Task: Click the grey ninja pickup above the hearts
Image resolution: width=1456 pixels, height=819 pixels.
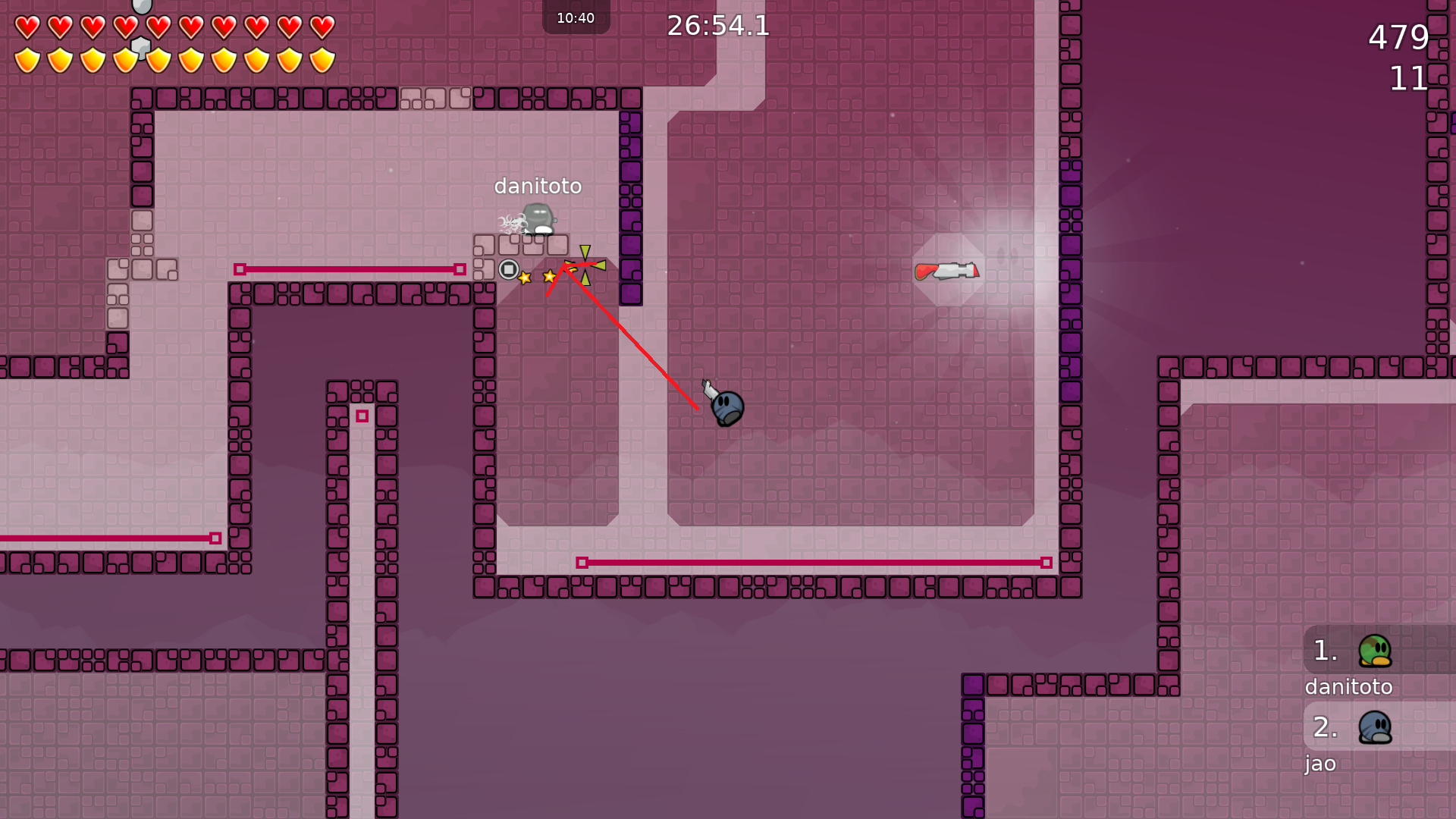Action: pos(140,9)
